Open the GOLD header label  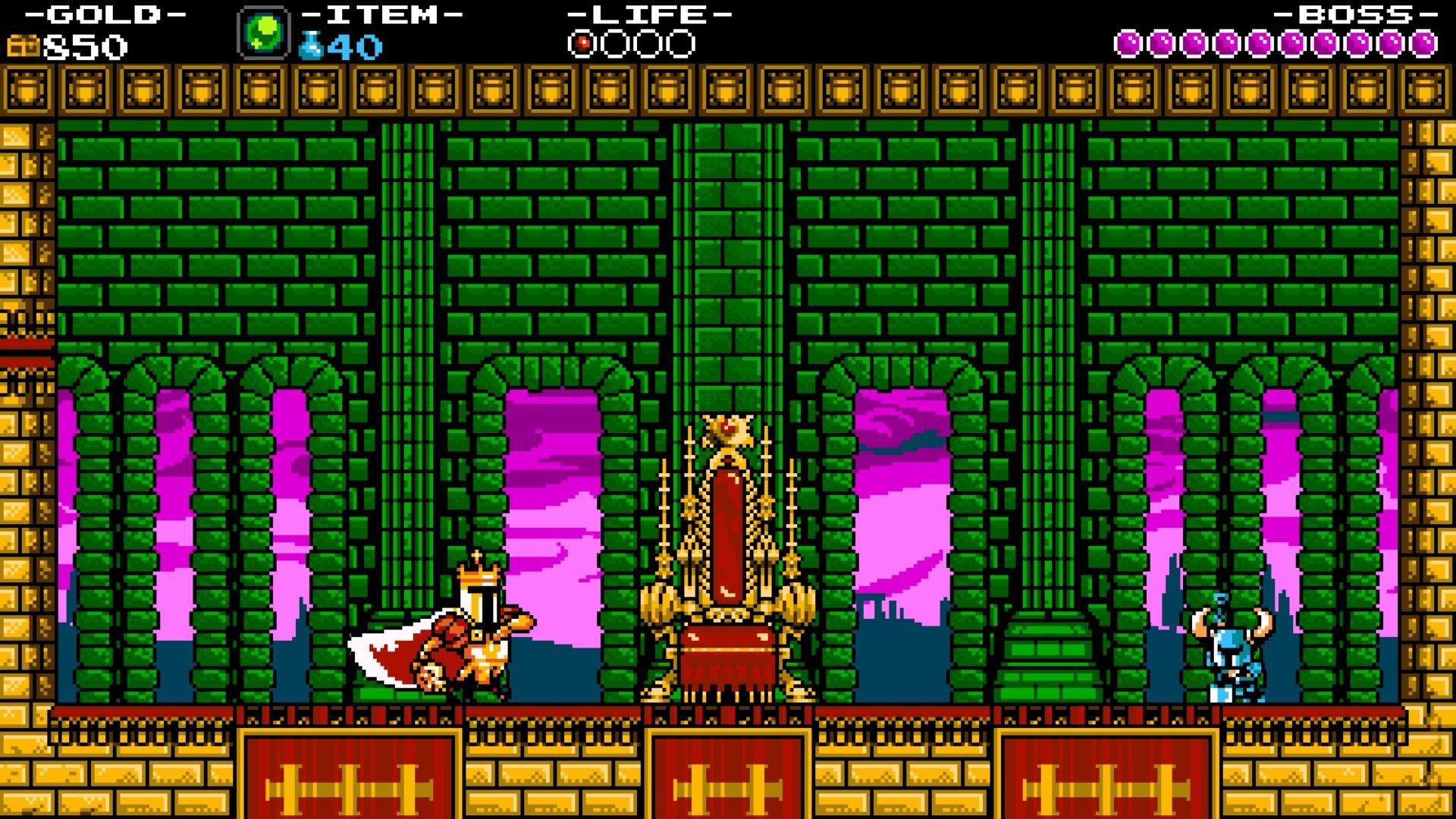coord(91,14)
